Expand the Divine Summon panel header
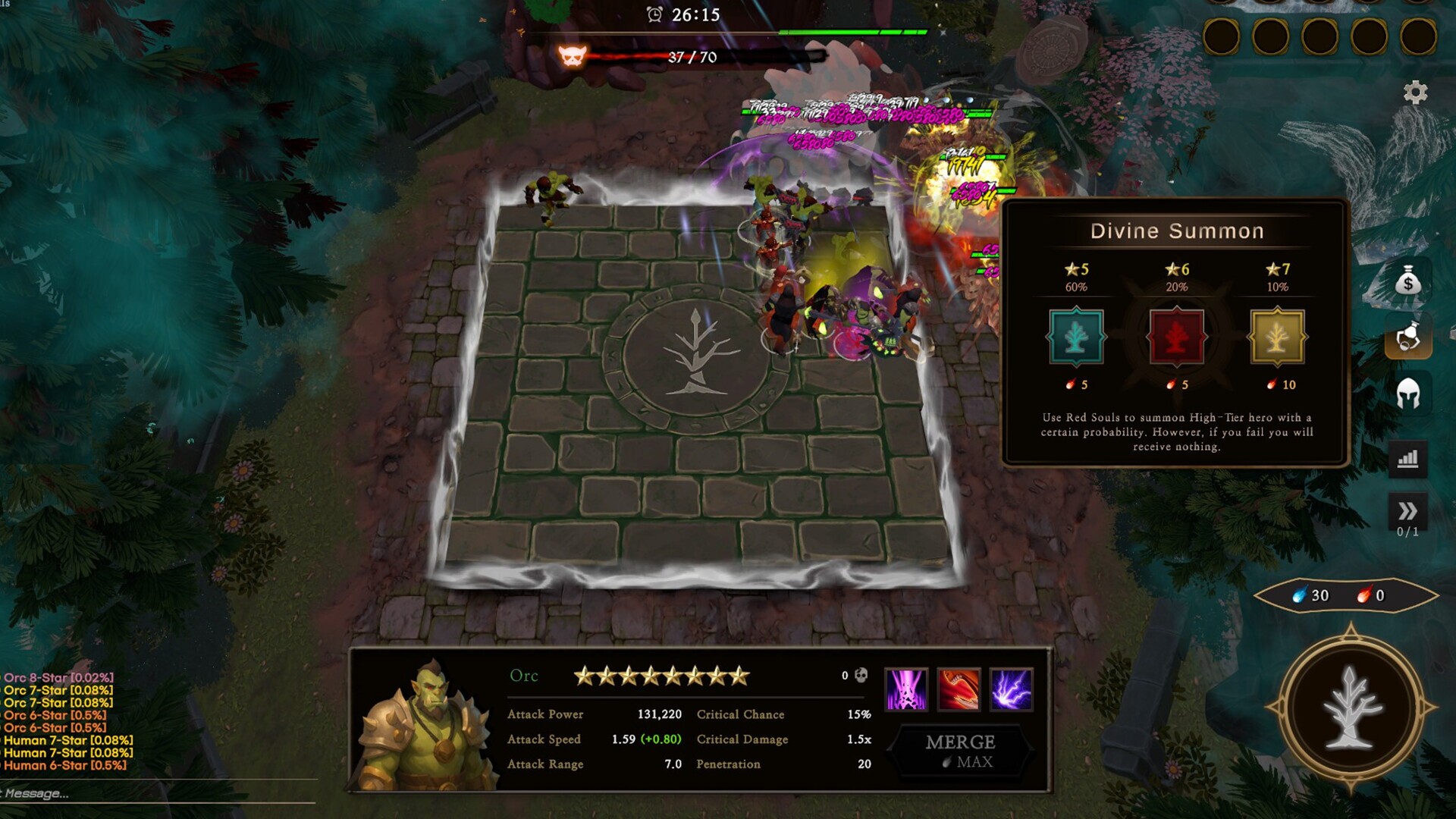 (x=1176, y=231)
